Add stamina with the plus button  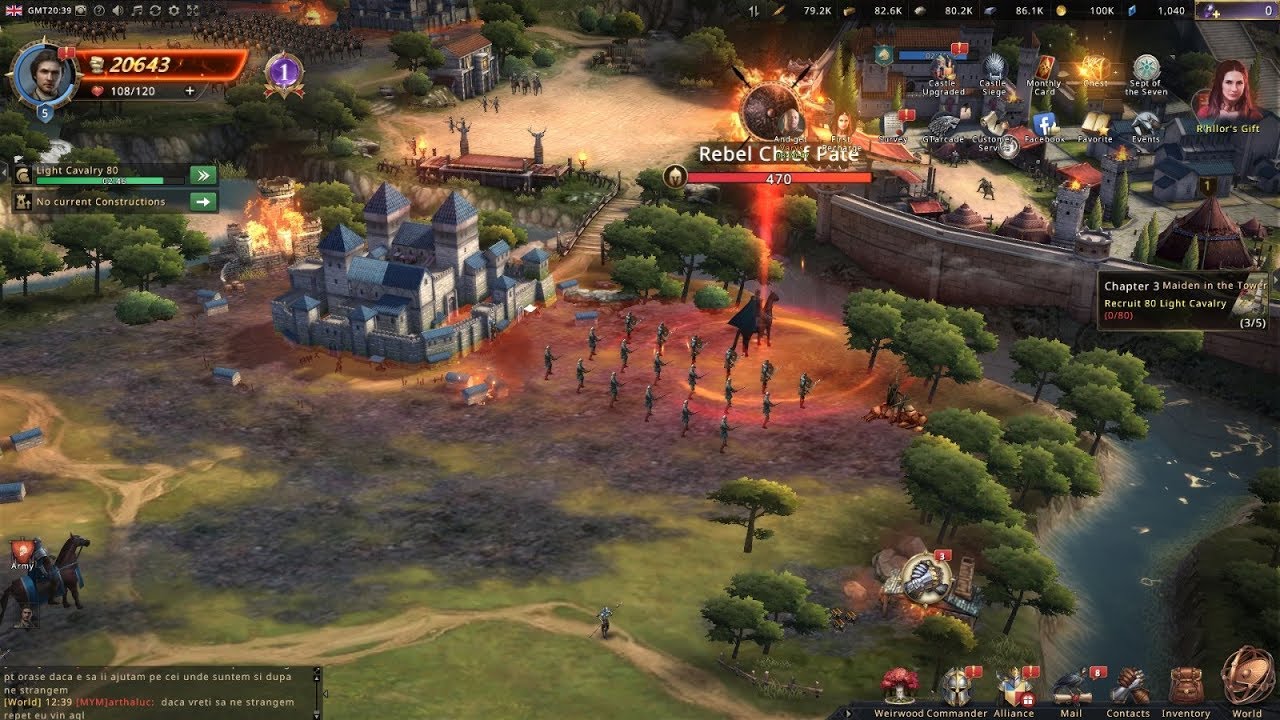coord(190,91)
